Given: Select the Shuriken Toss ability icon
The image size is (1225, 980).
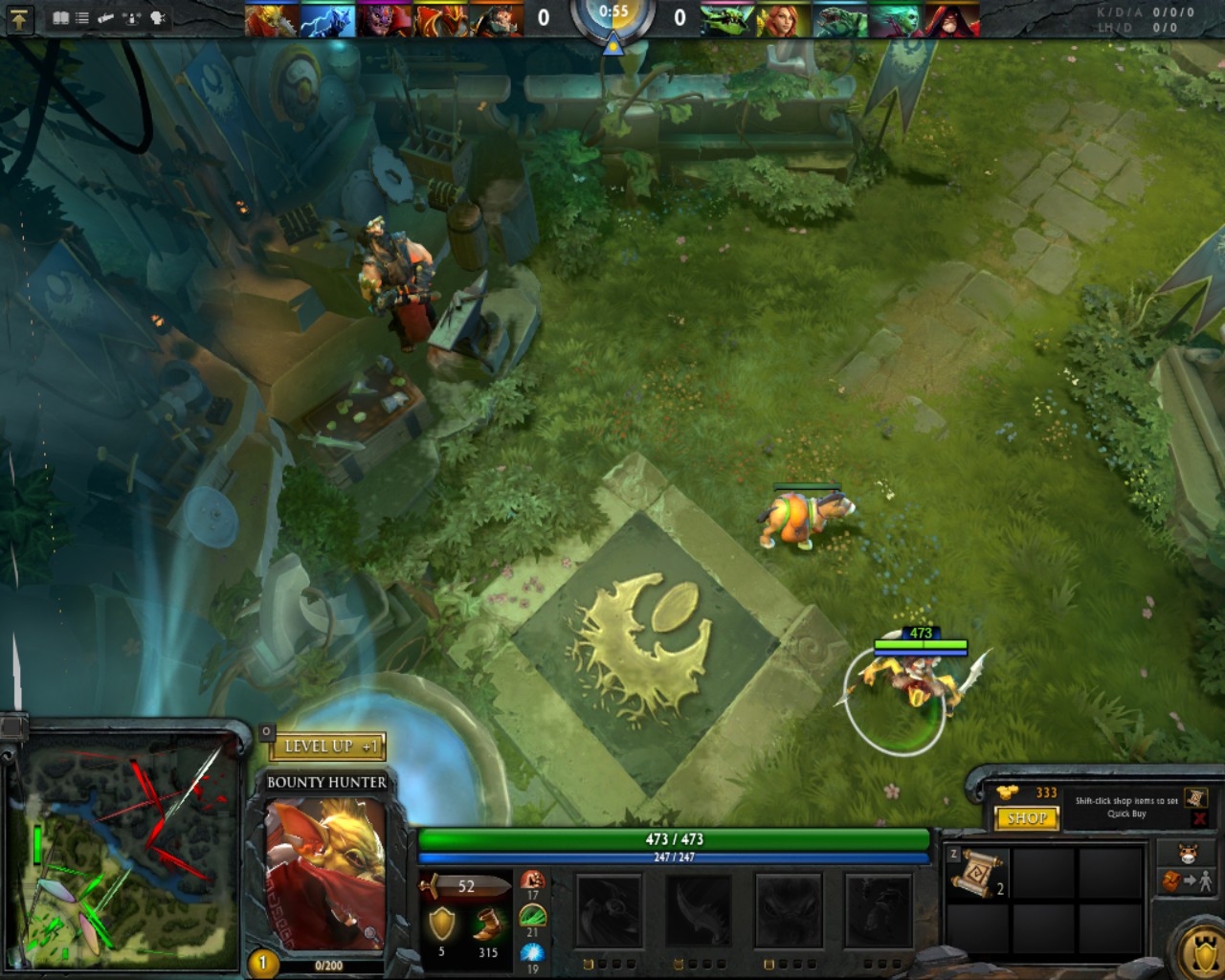Looking at the screenshot, I should click(x=609, y=910).
